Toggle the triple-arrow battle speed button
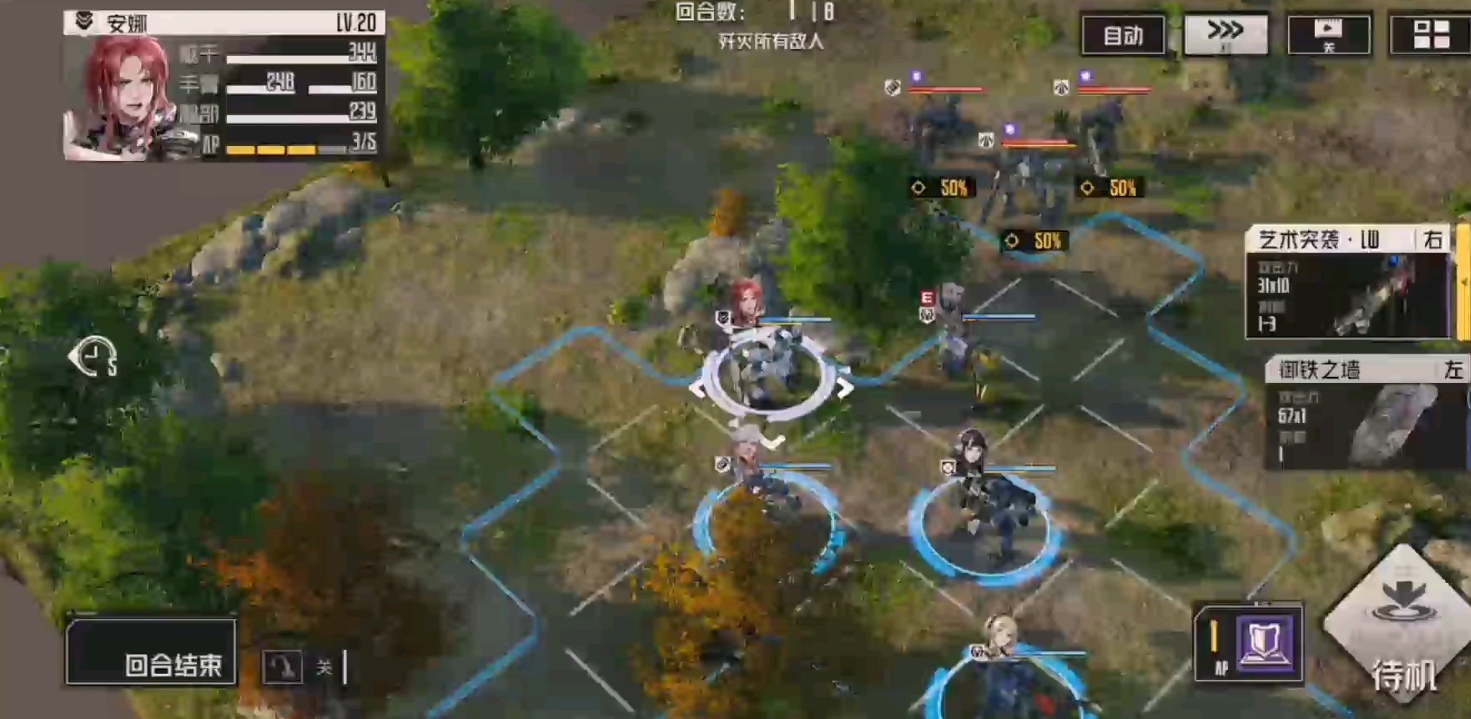 pyautogui.click(x=1226, y=34)
